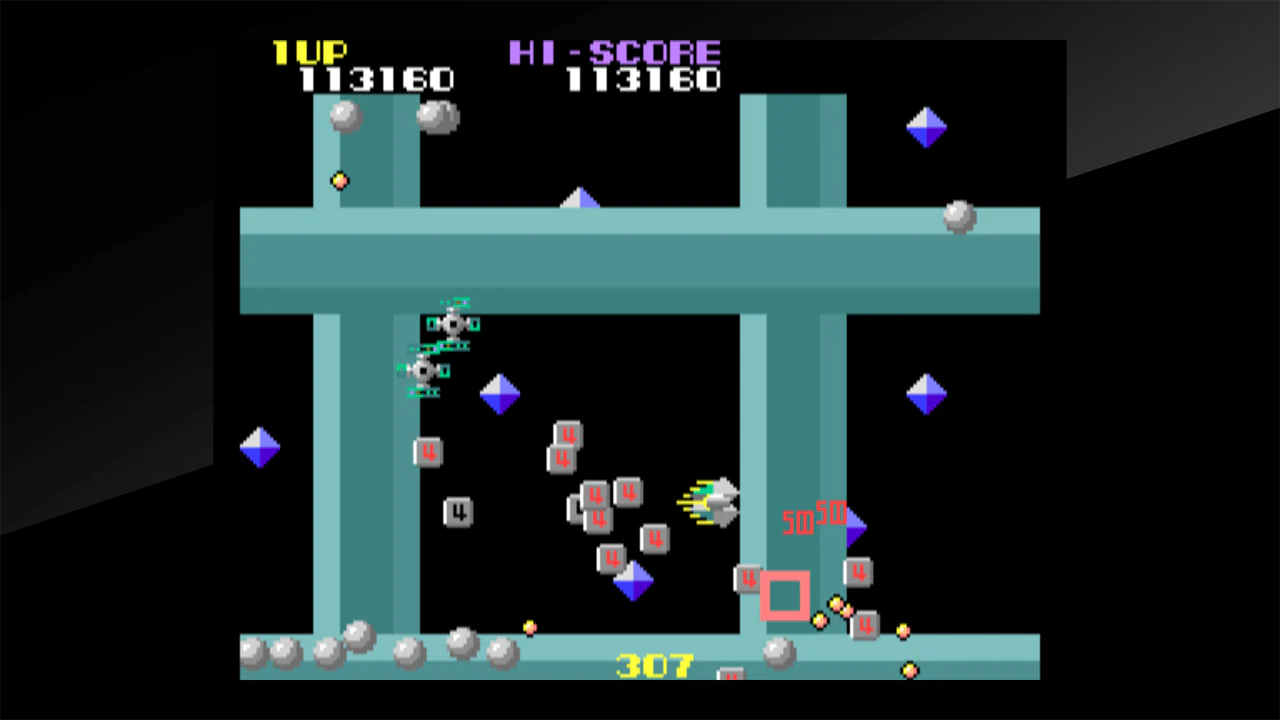Click the blue diamond in the top-right corner

(x=925, y=127)
